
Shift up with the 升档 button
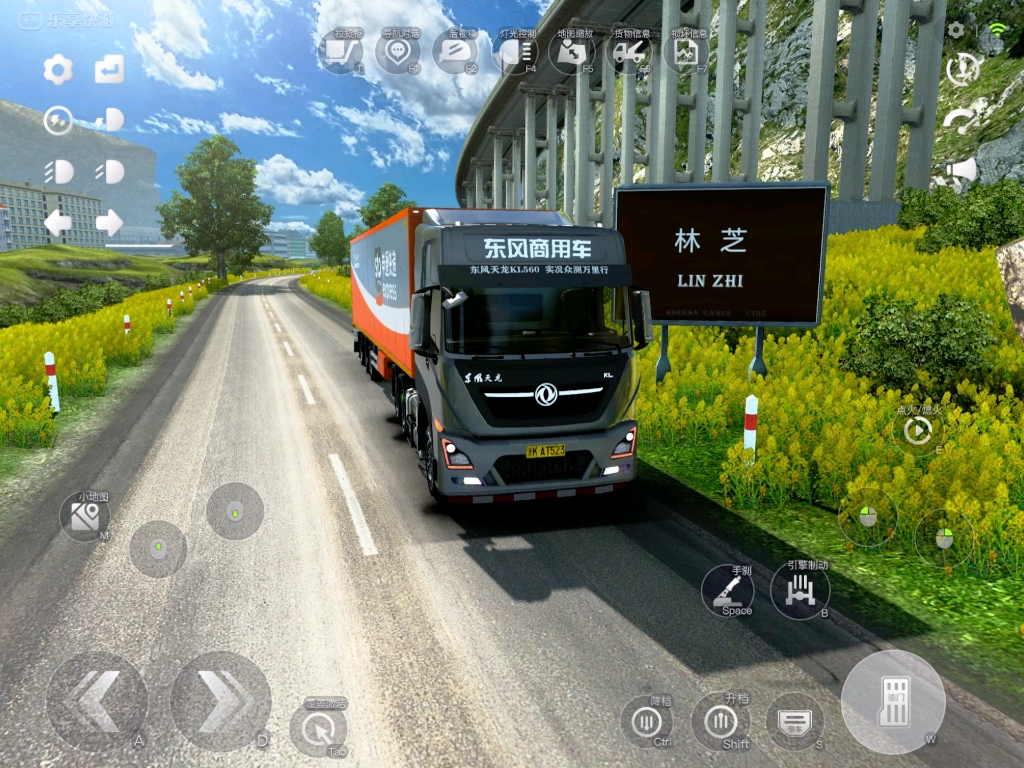(720, 721)
